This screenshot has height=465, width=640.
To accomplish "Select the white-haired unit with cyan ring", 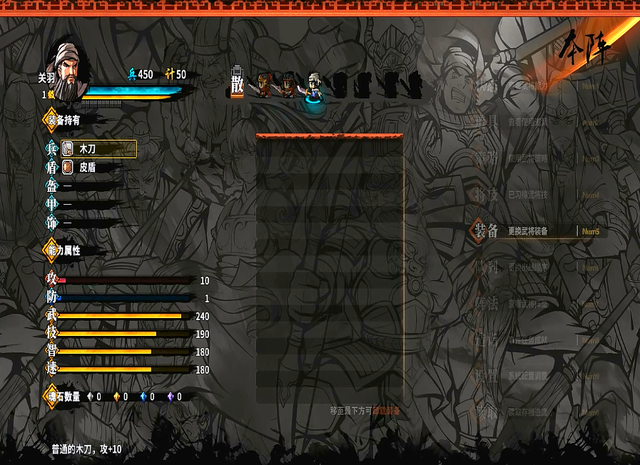I will point(314,90).
